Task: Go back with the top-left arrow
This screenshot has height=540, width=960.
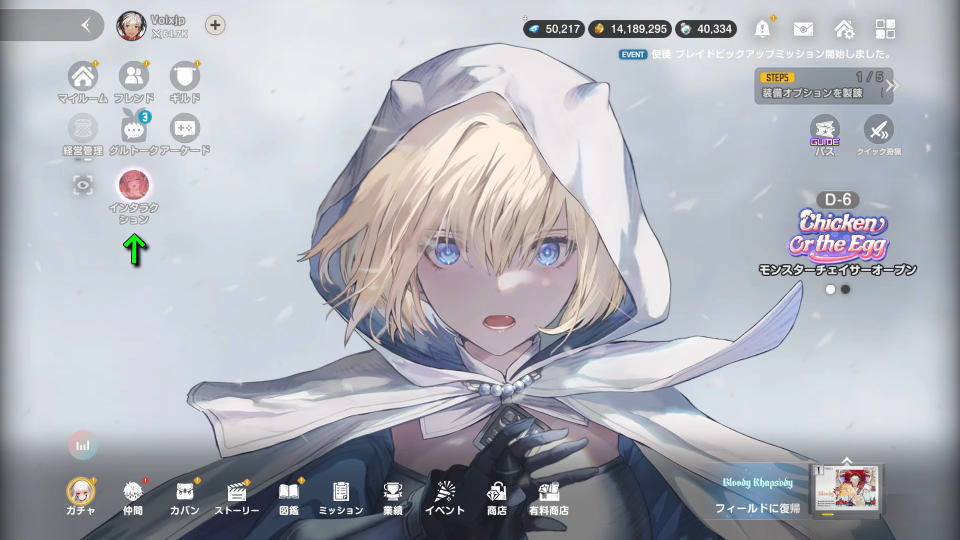Action: point(86,26)
